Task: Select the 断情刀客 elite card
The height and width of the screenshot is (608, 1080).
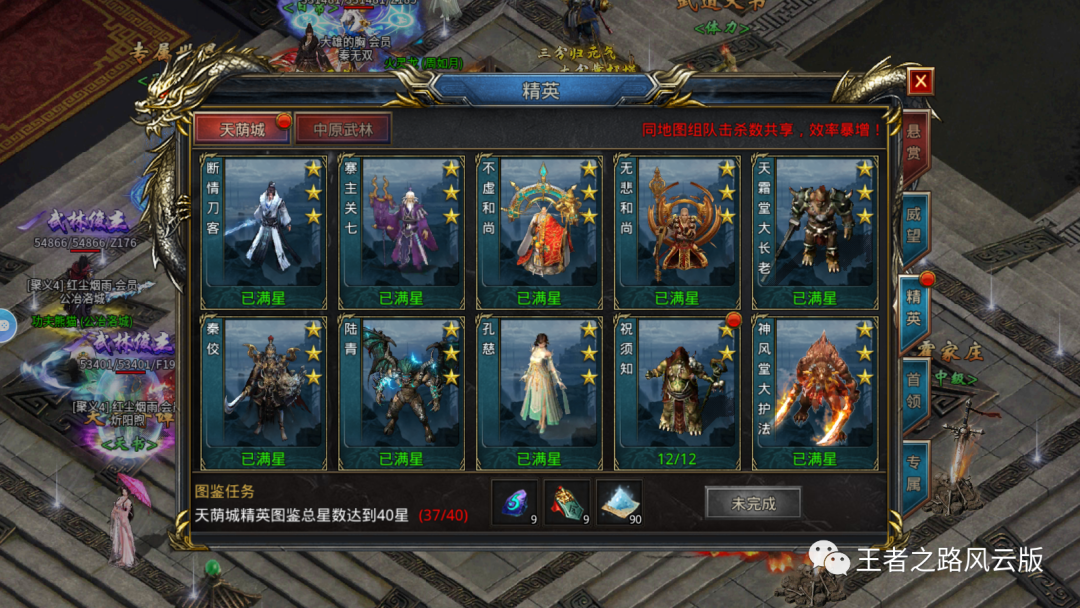Action: 264,230
